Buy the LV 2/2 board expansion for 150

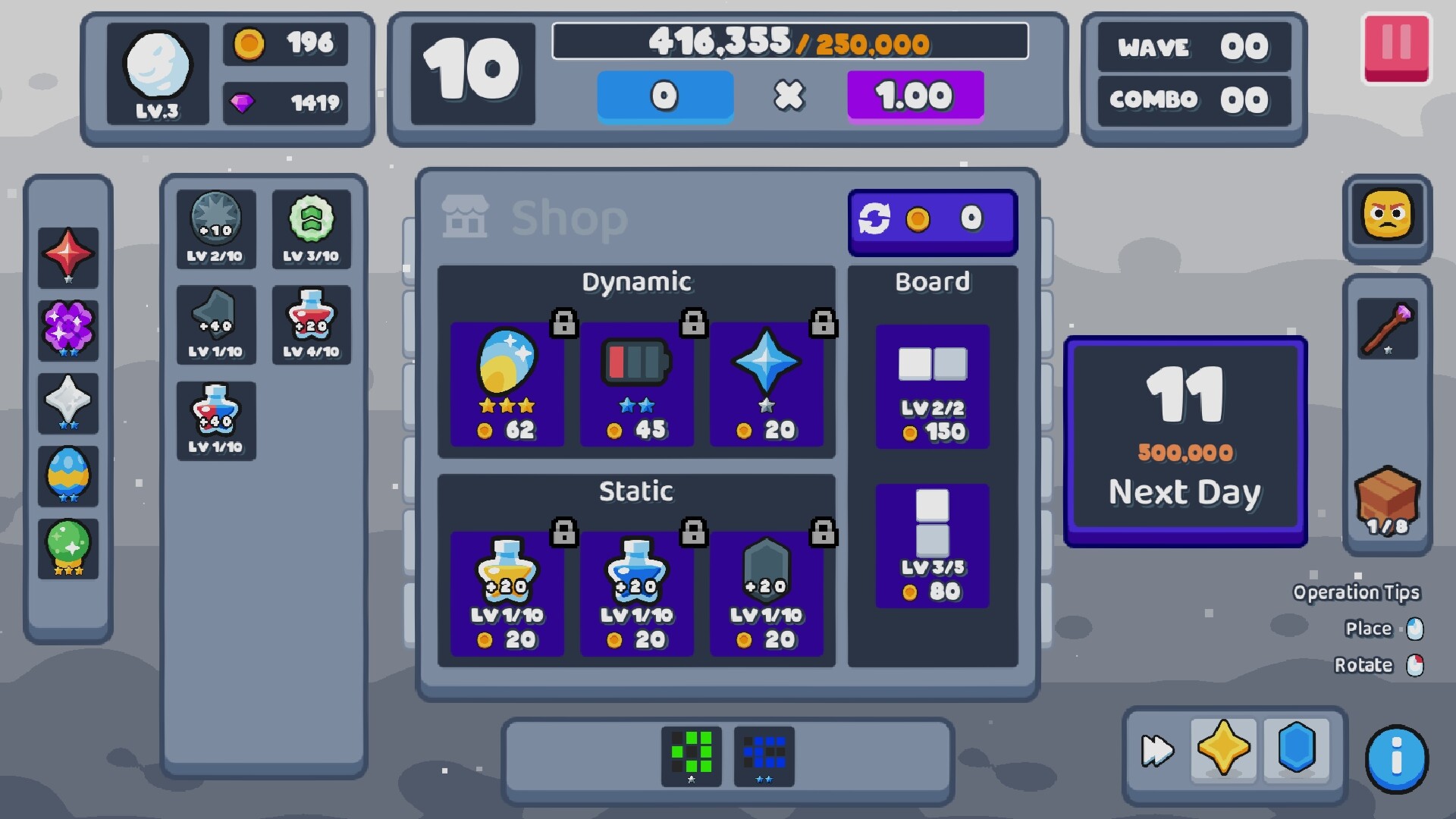point(933,388)
